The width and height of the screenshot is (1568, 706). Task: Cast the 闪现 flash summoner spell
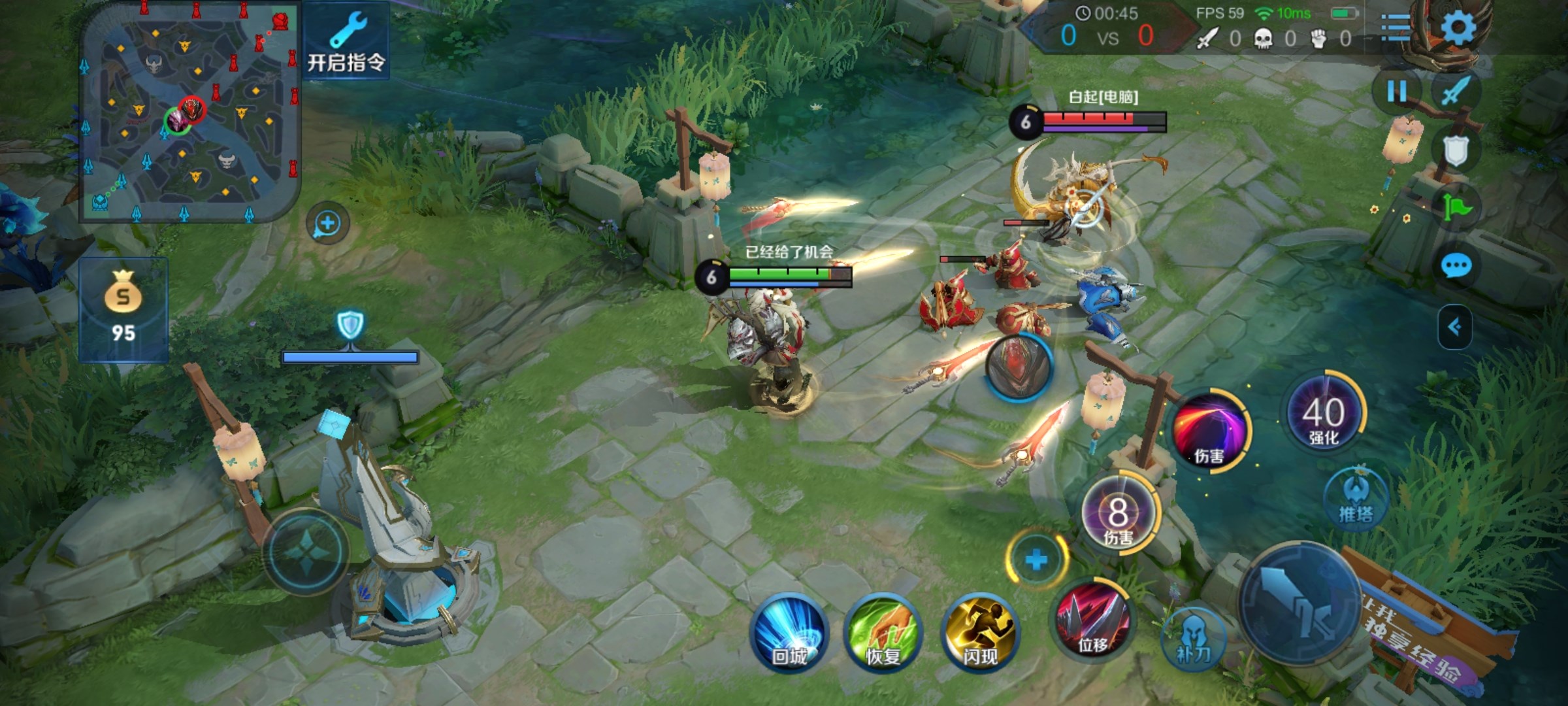tap(979, 632)
